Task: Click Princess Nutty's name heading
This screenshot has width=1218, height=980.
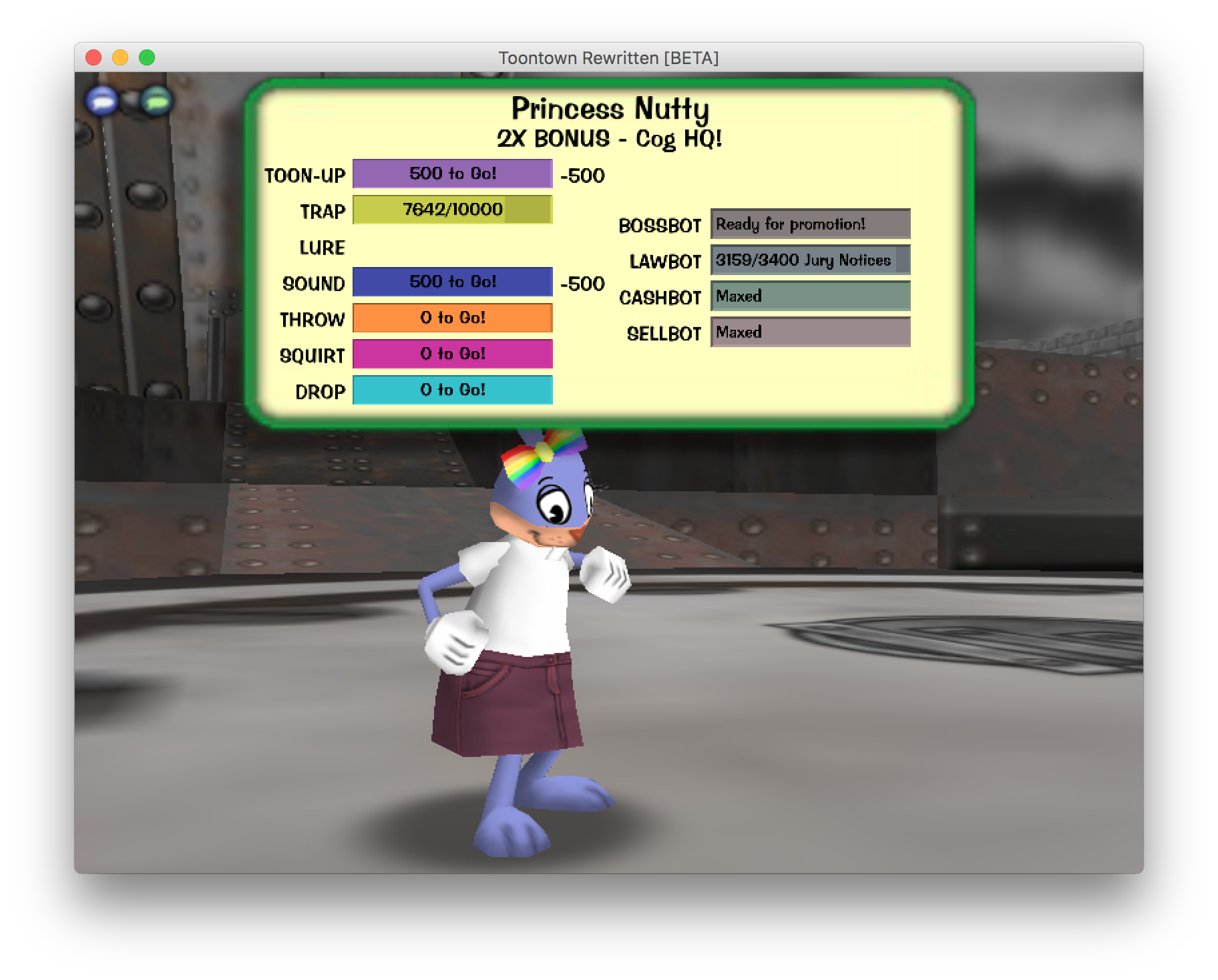Action: coord(610,108)
